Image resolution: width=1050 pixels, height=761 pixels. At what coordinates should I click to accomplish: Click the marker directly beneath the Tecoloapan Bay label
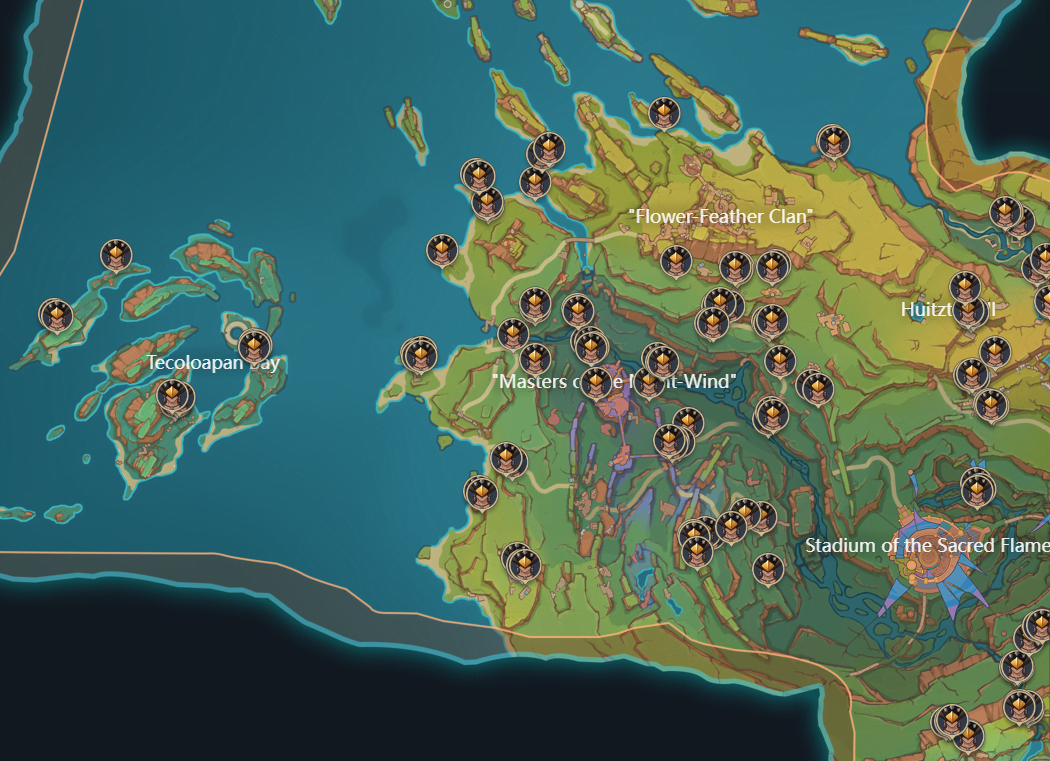pyautogui.click(x=174, y=396)
